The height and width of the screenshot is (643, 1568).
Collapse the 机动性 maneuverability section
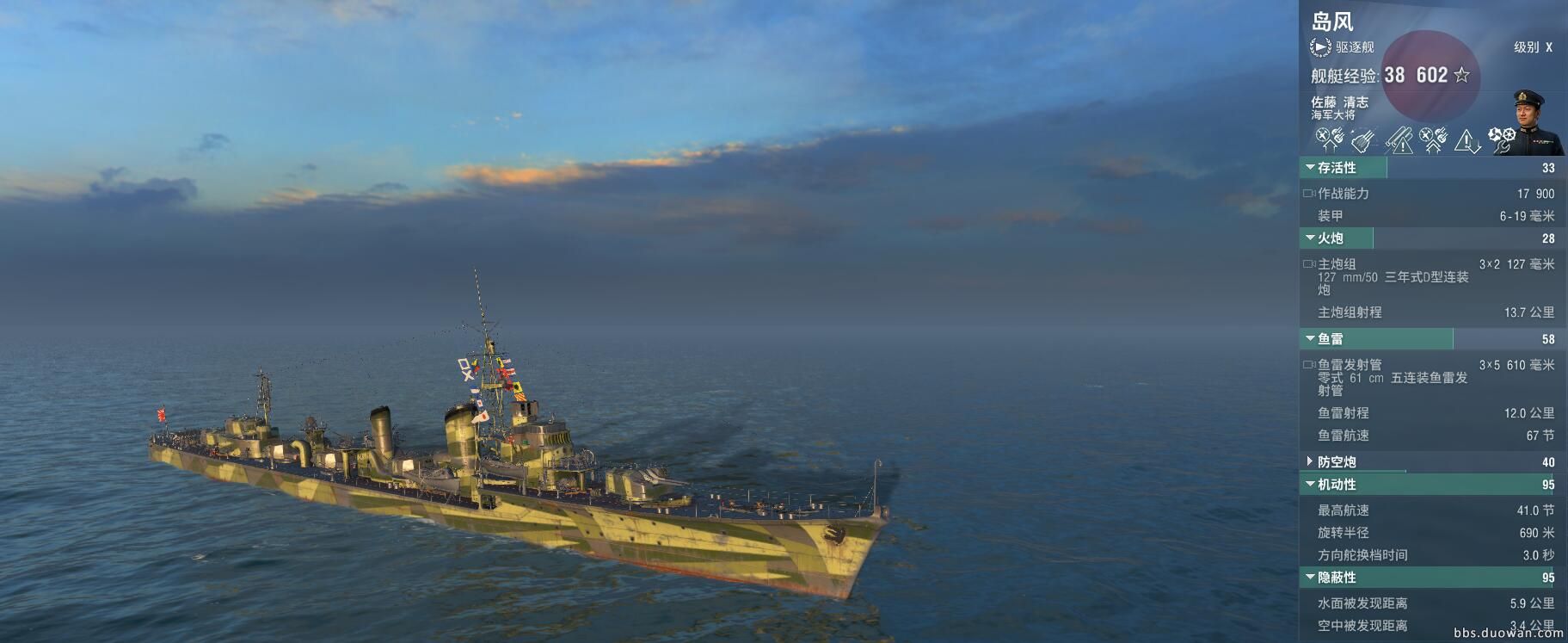tap(1310, 485)
